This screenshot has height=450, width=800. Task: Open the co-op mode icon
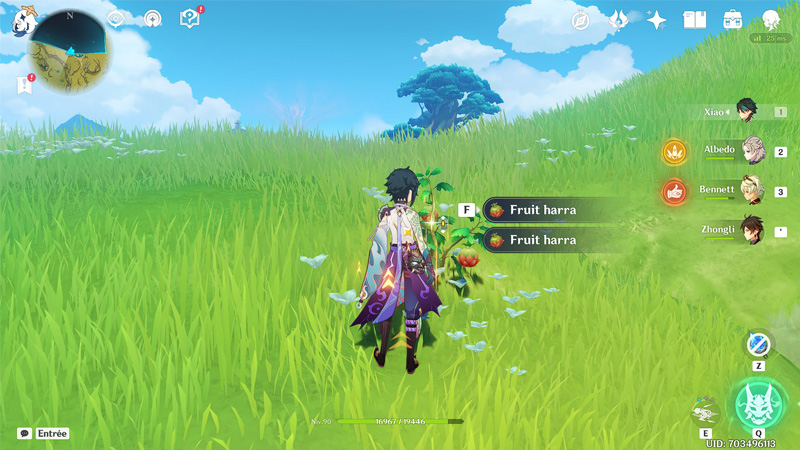coord(152,18)
